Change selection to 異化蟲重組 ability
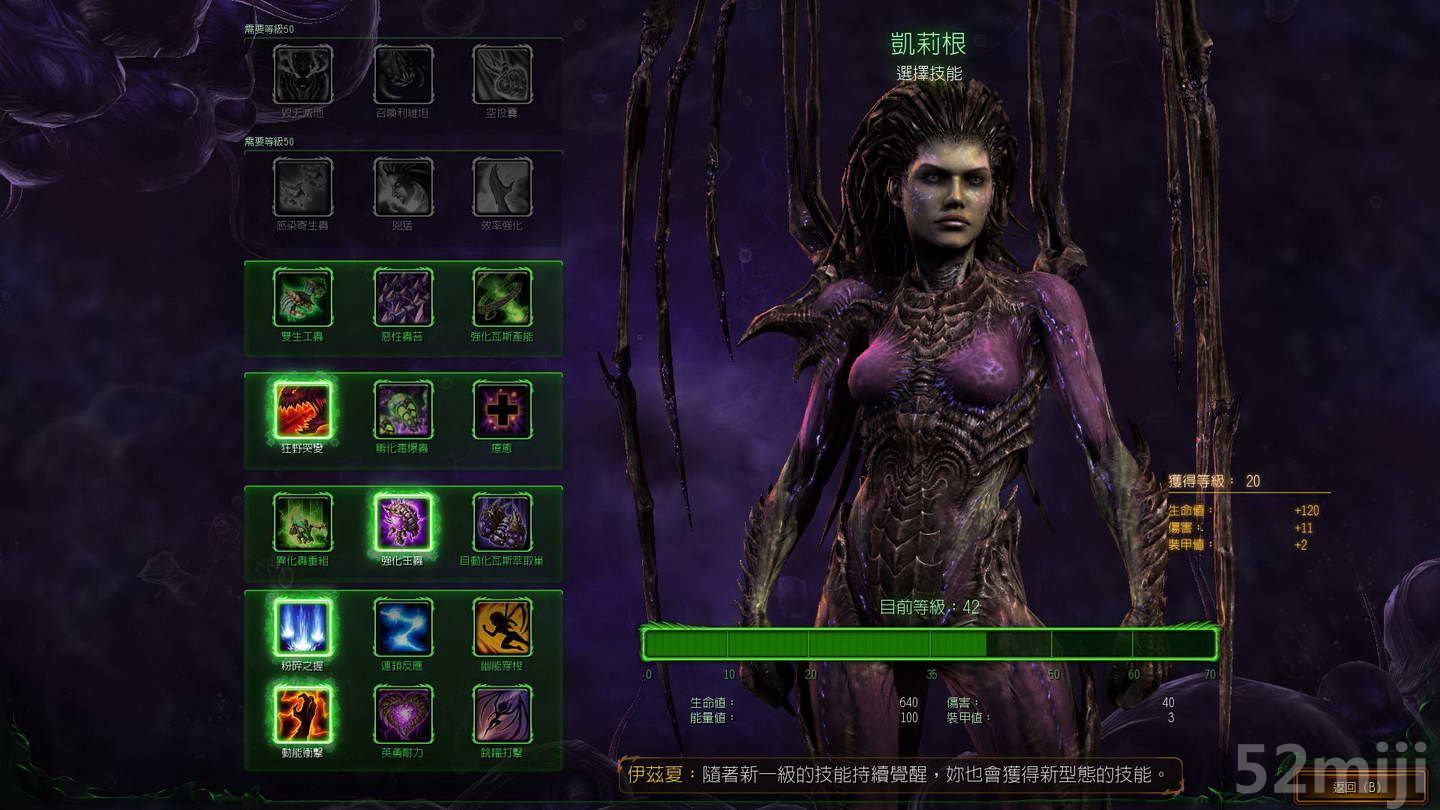The height and width of the screenshot is (810, 1440). [x=302, y=519]
